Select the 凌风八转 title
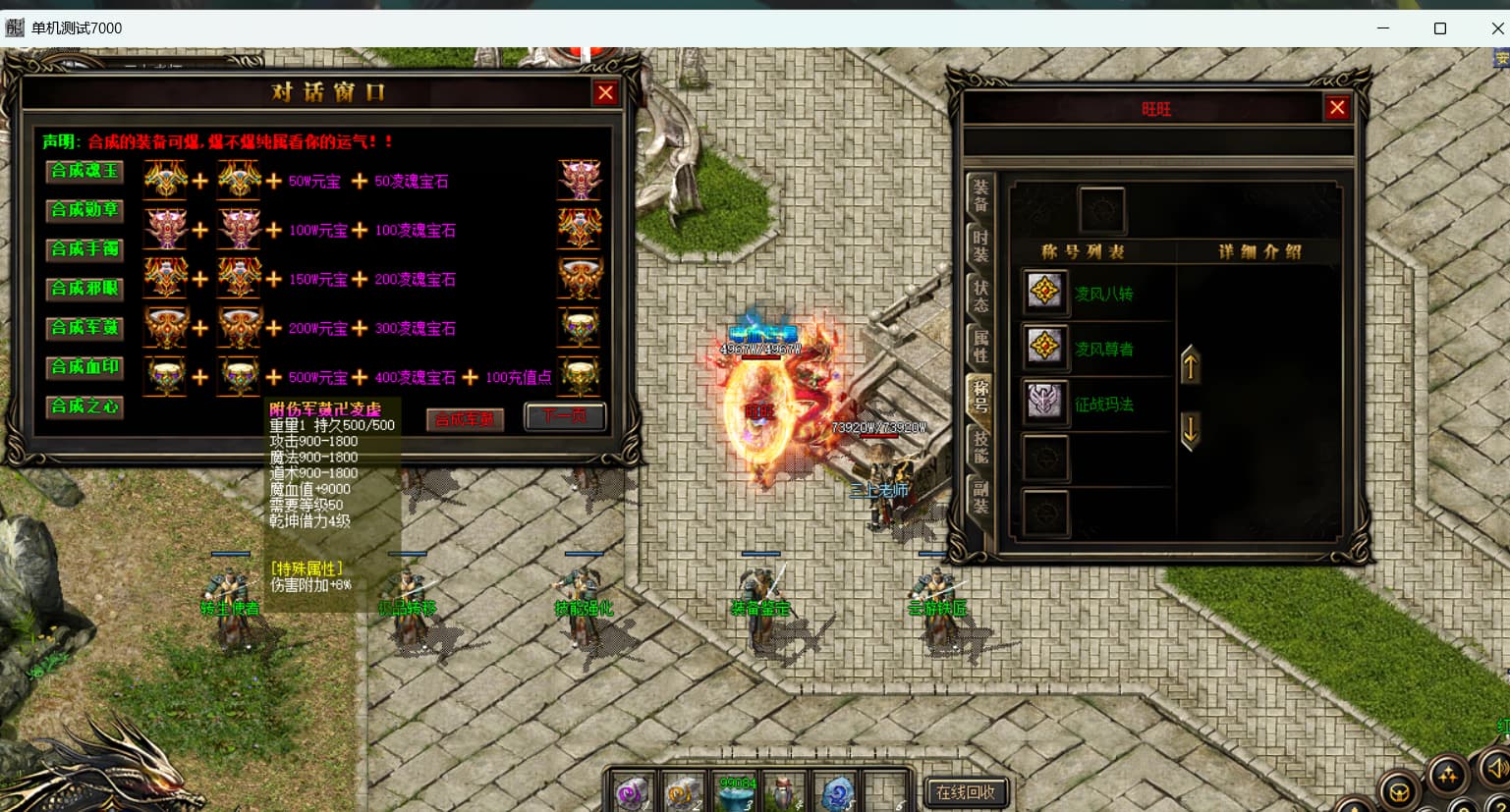1510x812 pixels. click(1103, 294)
